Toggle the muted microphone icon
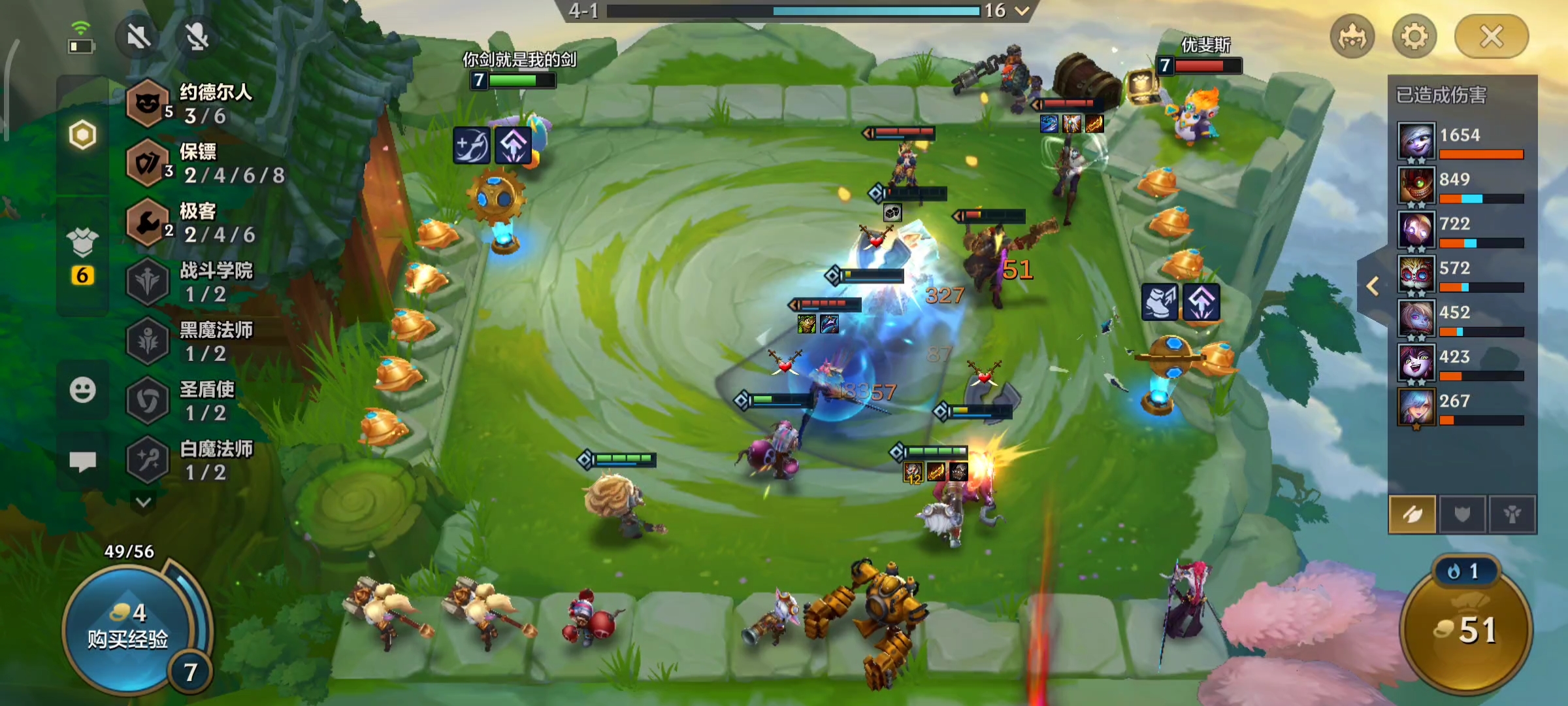The height and width of the screenshot is (706, 1568). point(197,37)
